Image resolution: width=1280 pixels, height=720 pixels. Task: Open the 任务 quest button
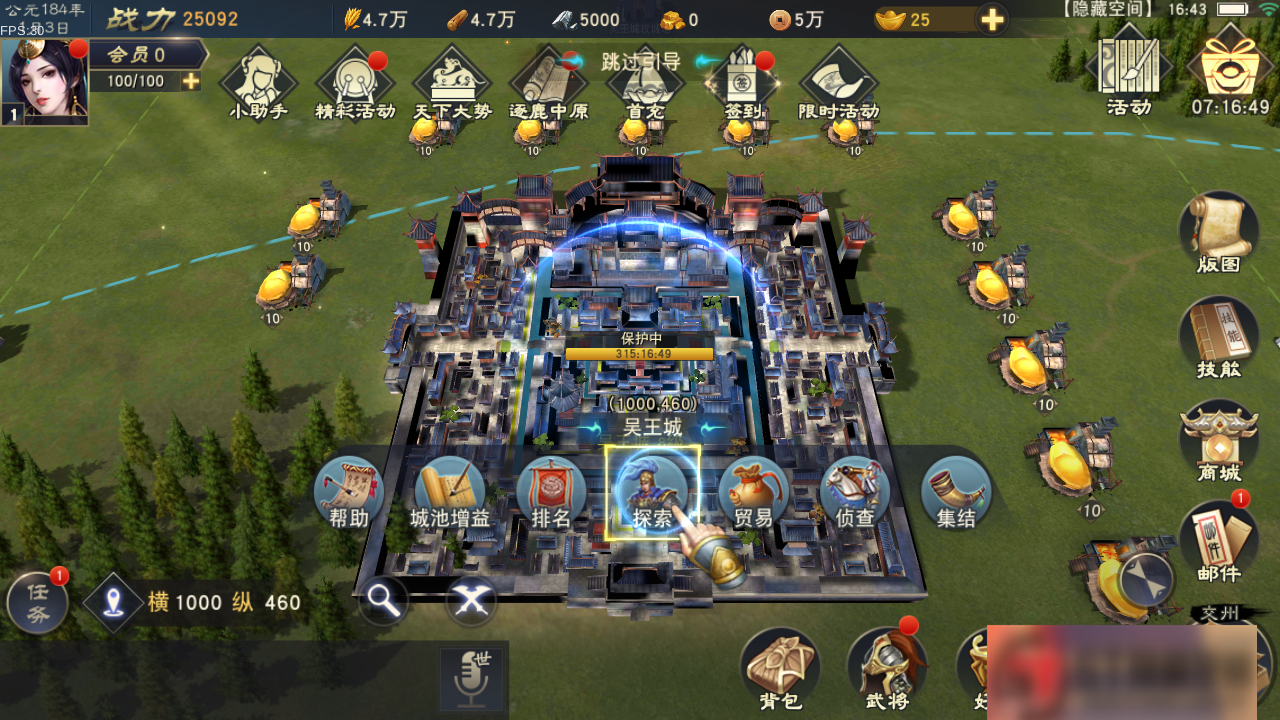click(38, 602)
